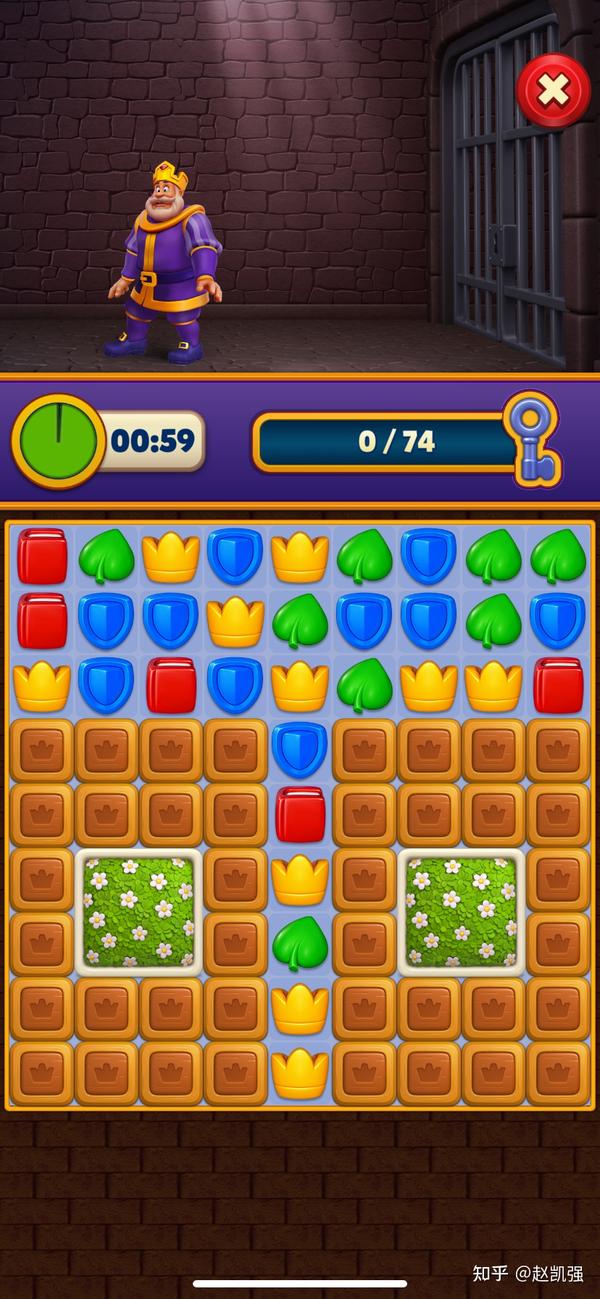Select the only gold crown in the second row
600x1299 pixels.
pos(235,621)
